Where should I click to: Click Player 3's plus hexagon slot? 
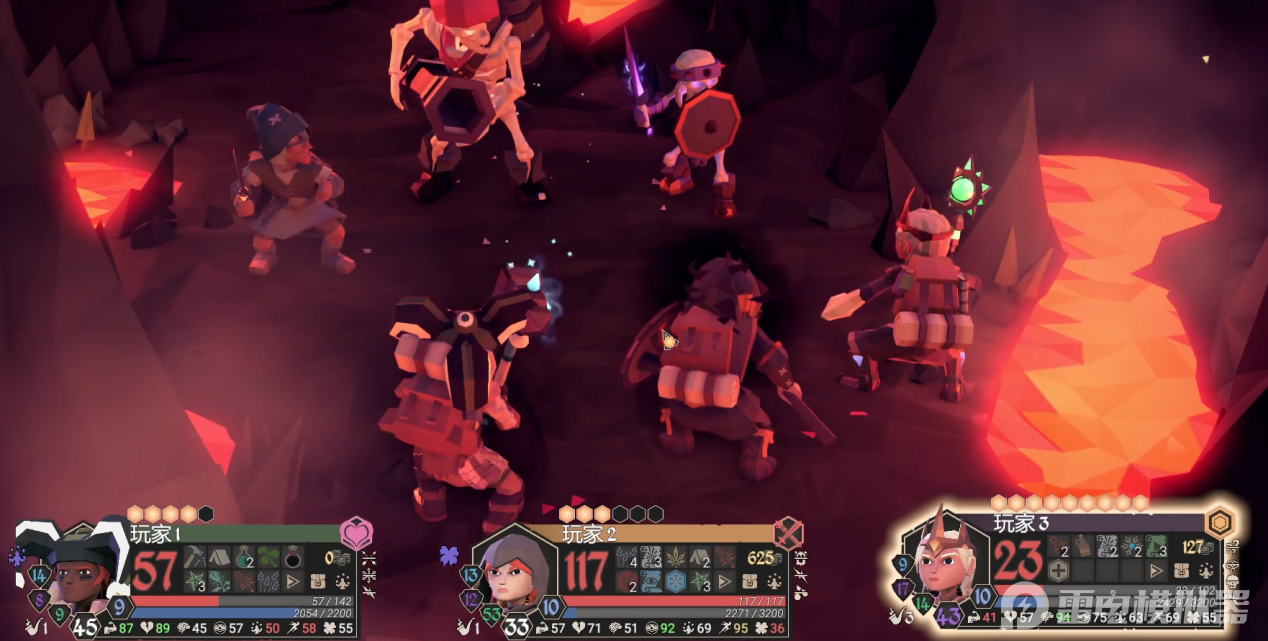1059,570
